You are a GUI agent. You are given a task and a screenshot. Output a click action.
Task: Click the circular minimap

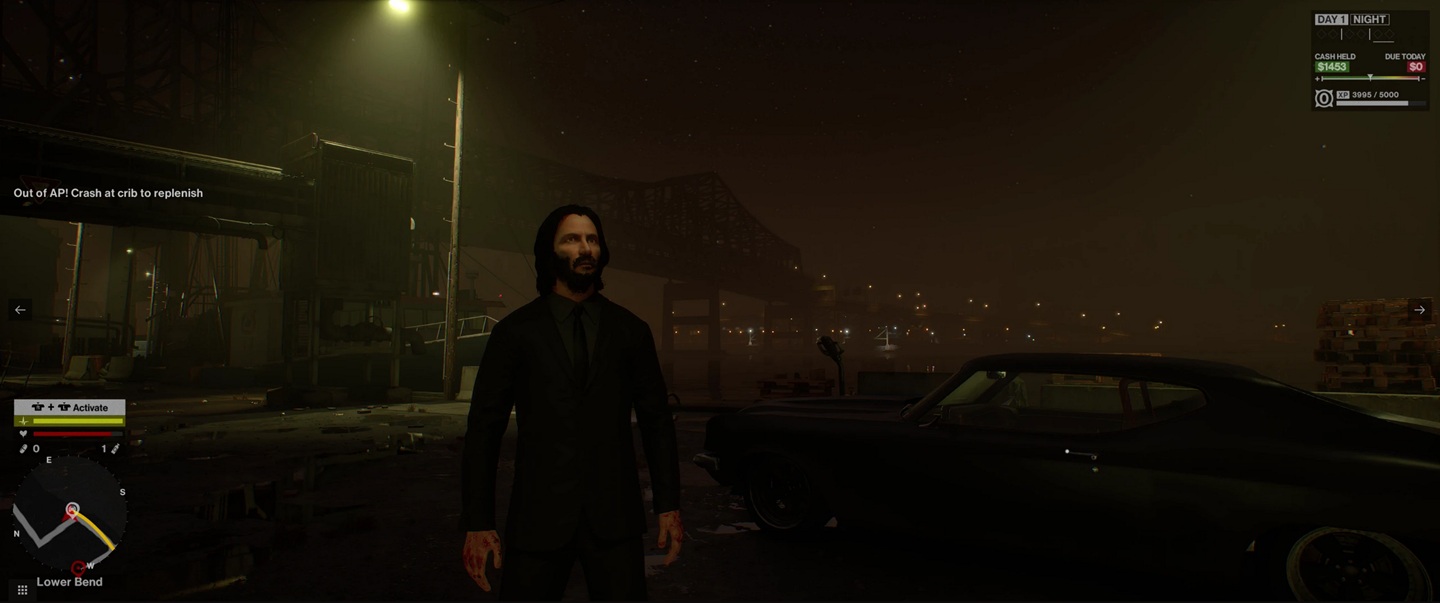(x=69, y=514)
